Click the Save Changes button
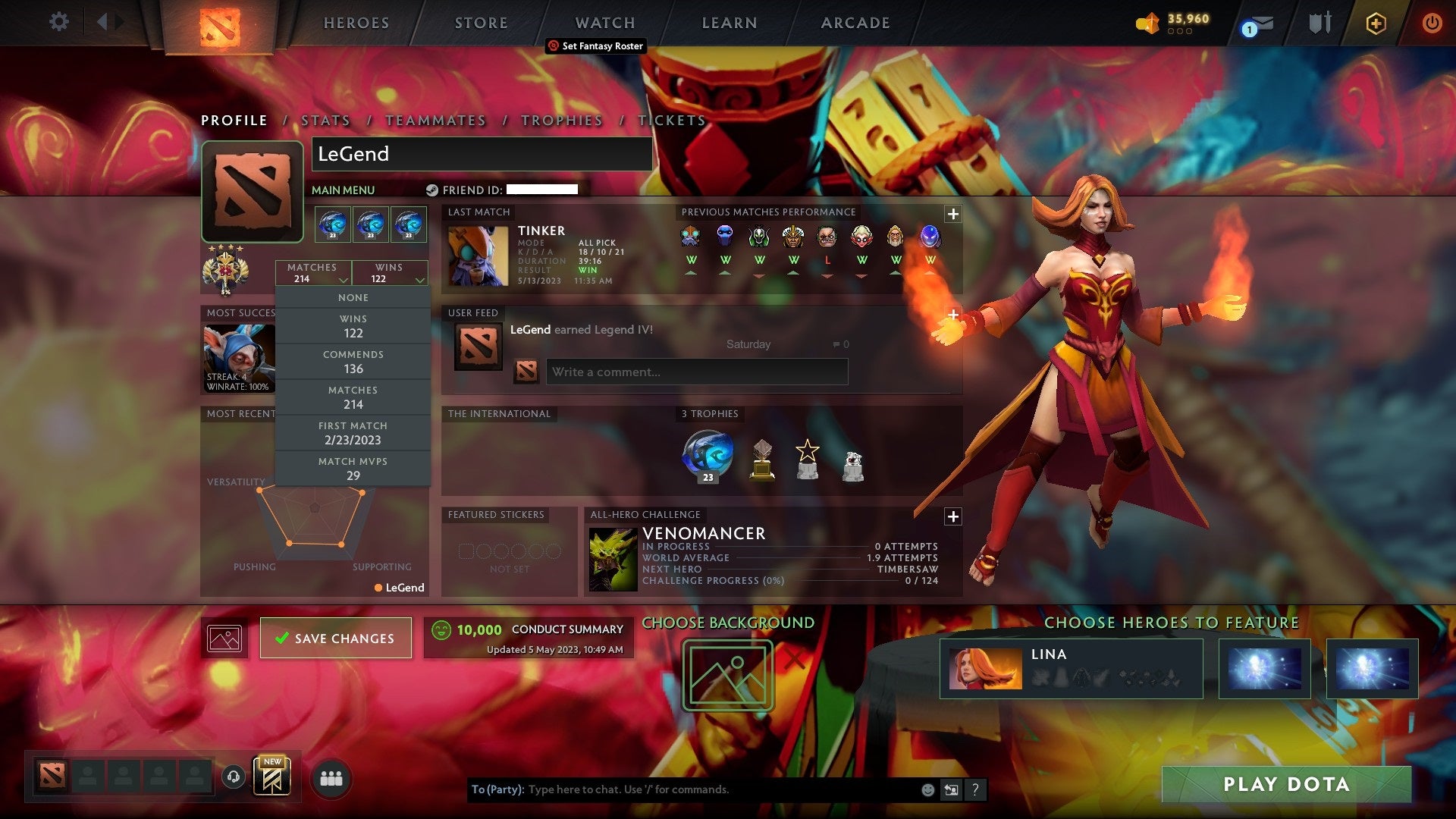1456x819 pixels. [336, 638]
